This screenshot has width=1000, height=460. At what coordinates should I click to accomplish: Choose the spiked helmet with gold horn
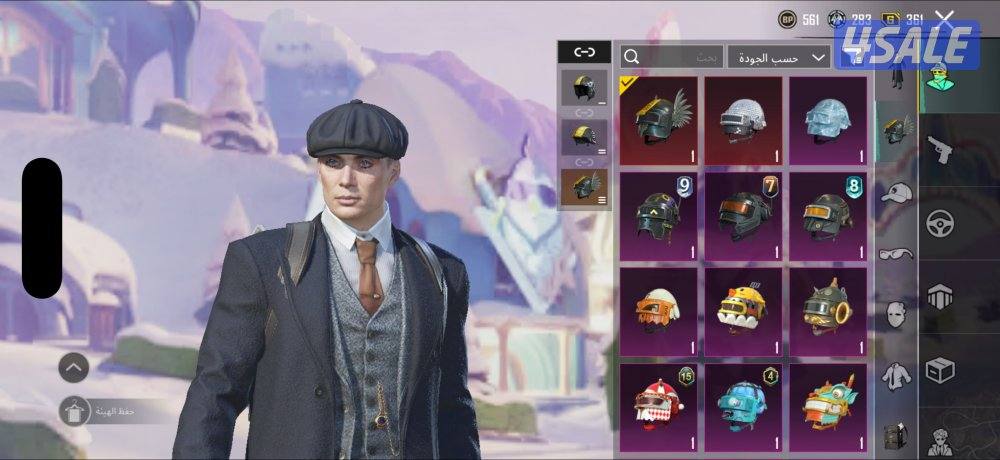click(x=827, y=308)
